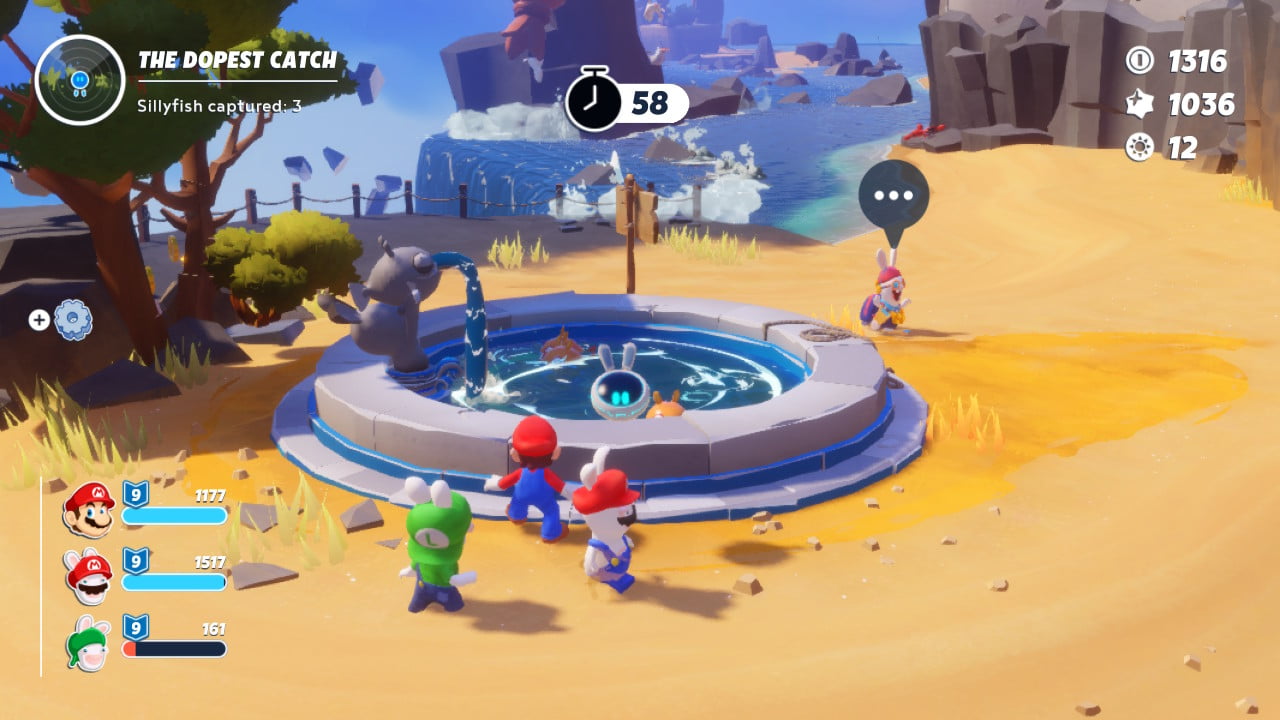
Task: Select Mario's party portrait
Action: click(88, 508)
